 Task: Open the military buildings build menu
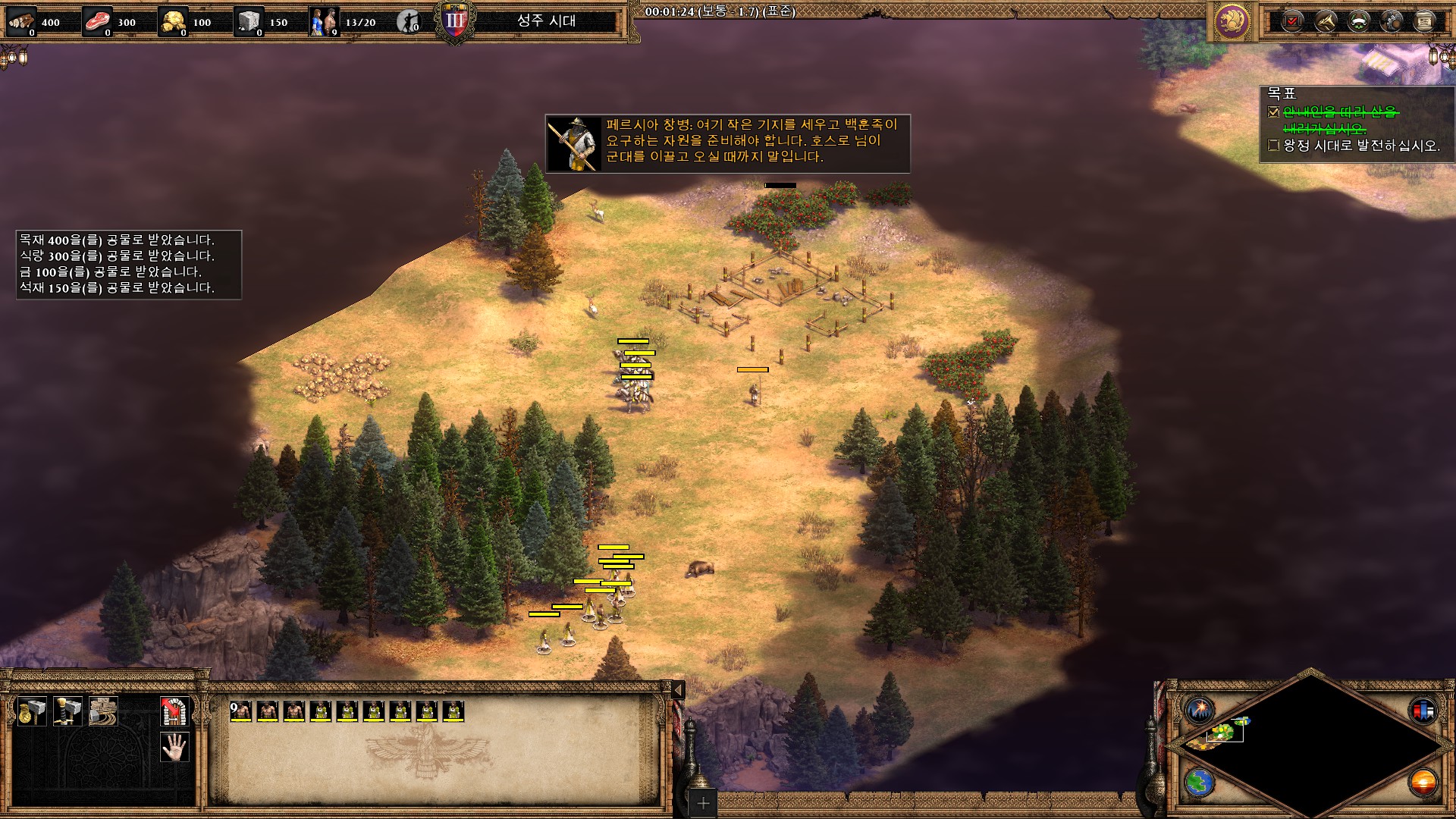click(x=67, y=711)
